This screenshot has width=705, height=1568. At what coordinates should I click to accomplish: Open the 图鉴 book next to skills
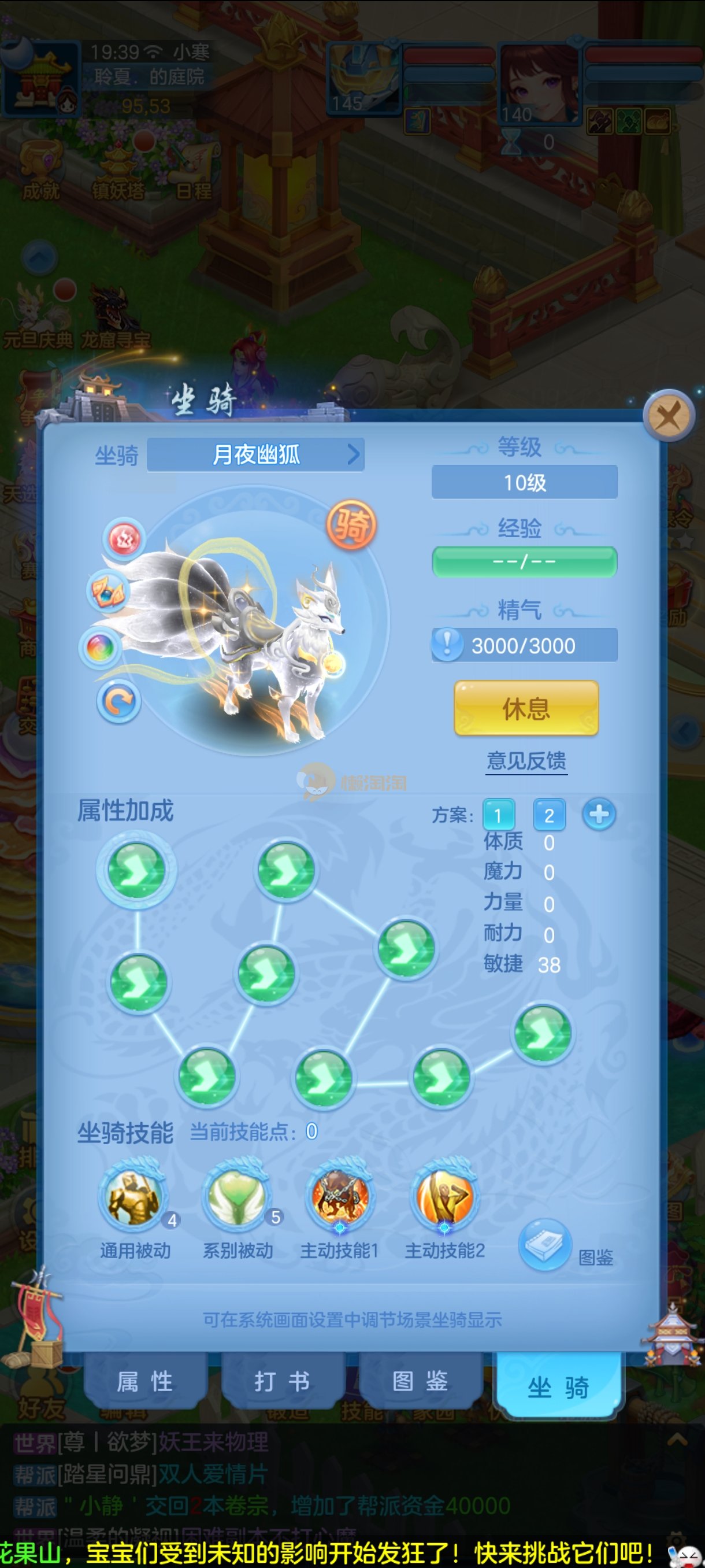pyautogui.click(x=544, y=1244)
